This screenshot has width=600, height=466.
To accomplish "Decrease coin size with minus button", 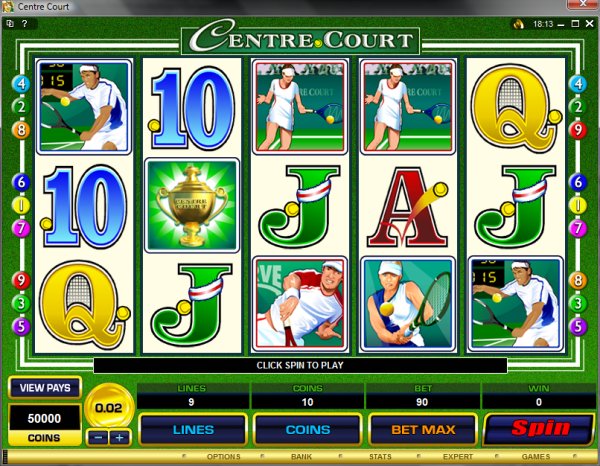I will pos(98,438).
